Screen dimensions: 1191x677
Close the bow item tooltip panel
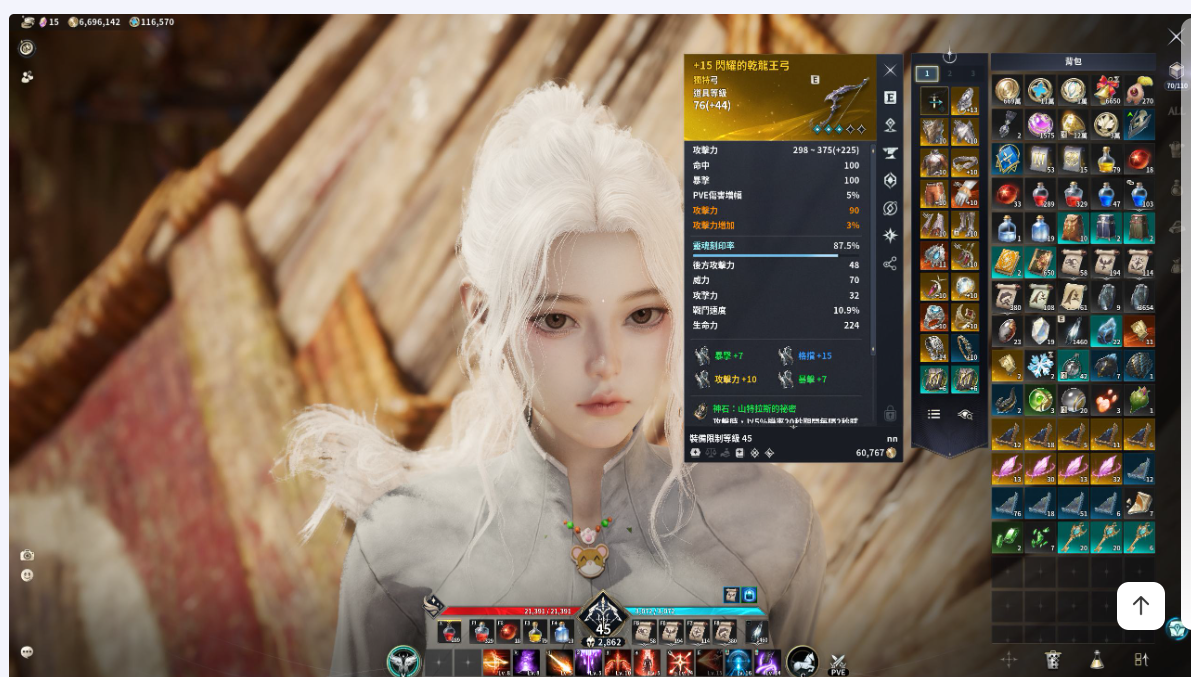890,70
